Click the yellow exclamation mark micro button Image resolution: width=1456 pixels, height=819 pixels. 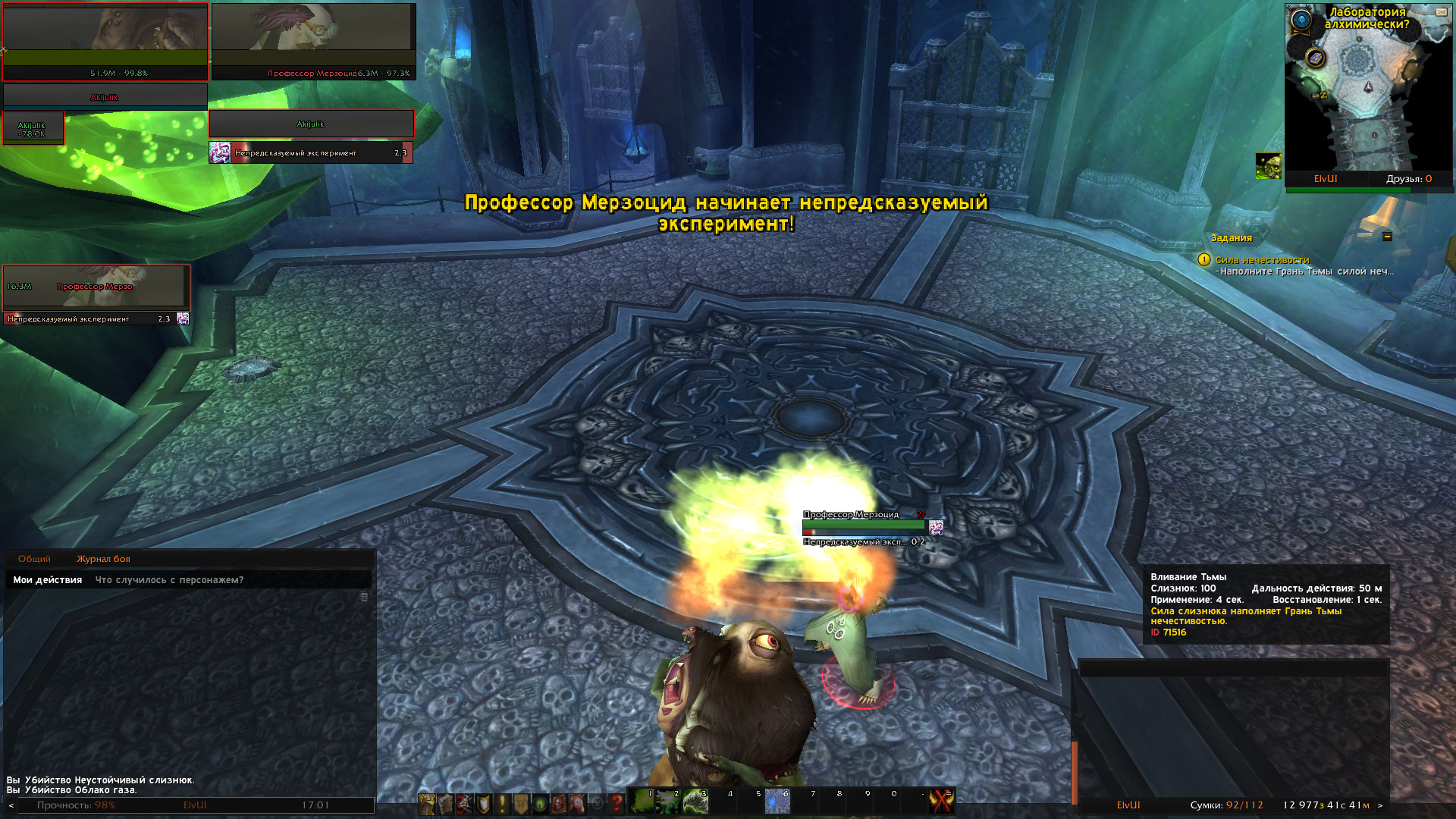pyautogui.click(x=501, y=803)
